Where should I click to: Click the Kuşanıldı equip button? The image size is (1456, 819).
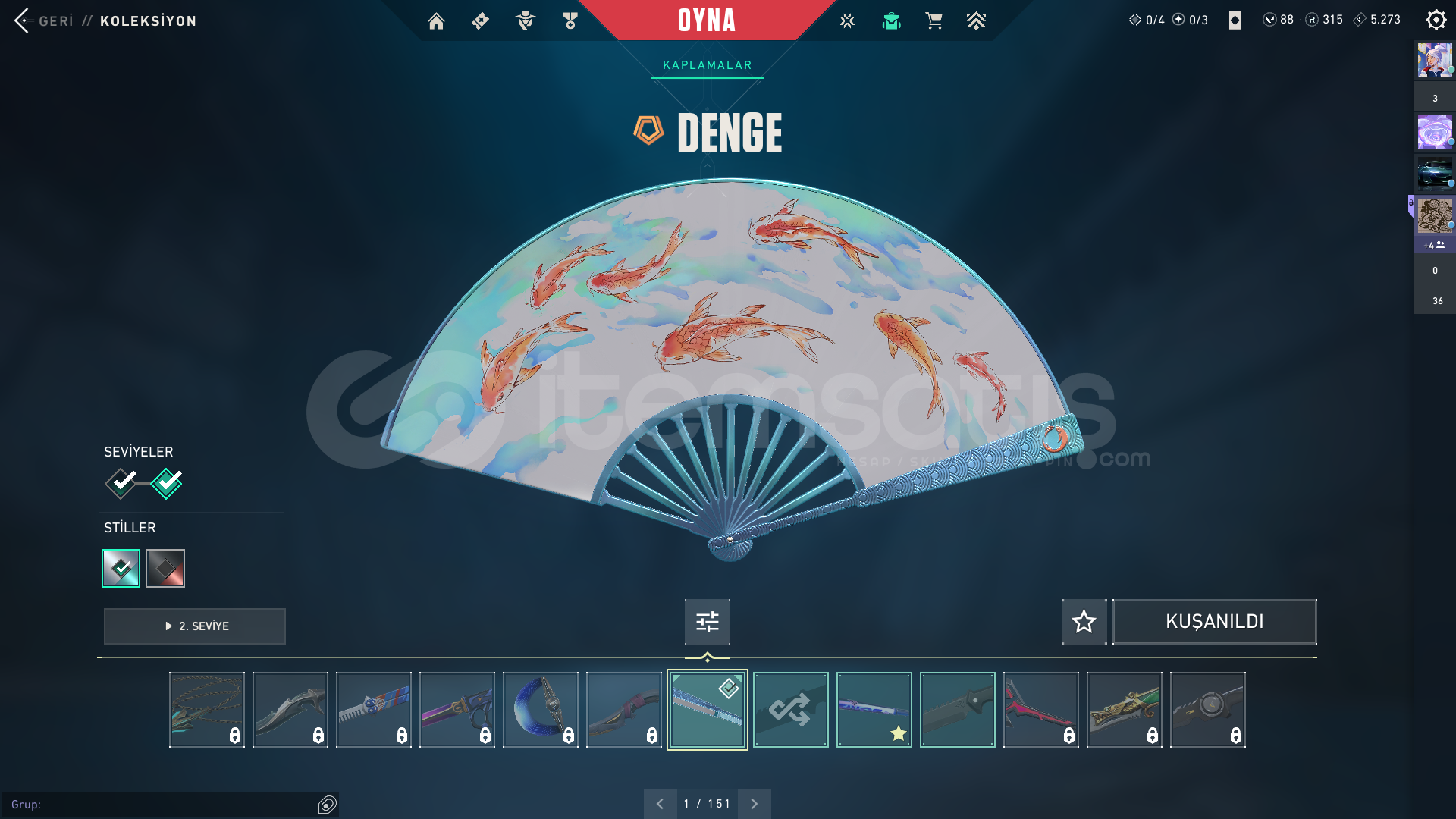[1214, 622]
